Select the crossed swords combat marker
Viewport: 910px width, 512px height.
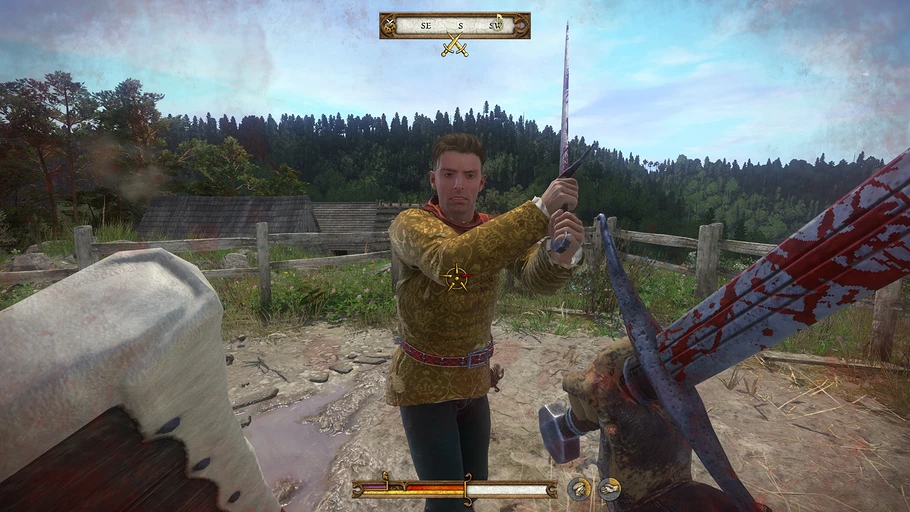click(x=455, y=45)
